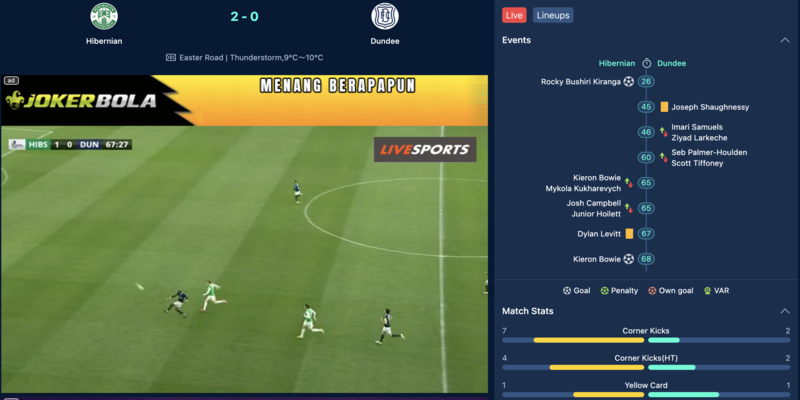Collapse the Match Stats section
The height and width of the screenshot is (400, 800).
click(784, 311)
